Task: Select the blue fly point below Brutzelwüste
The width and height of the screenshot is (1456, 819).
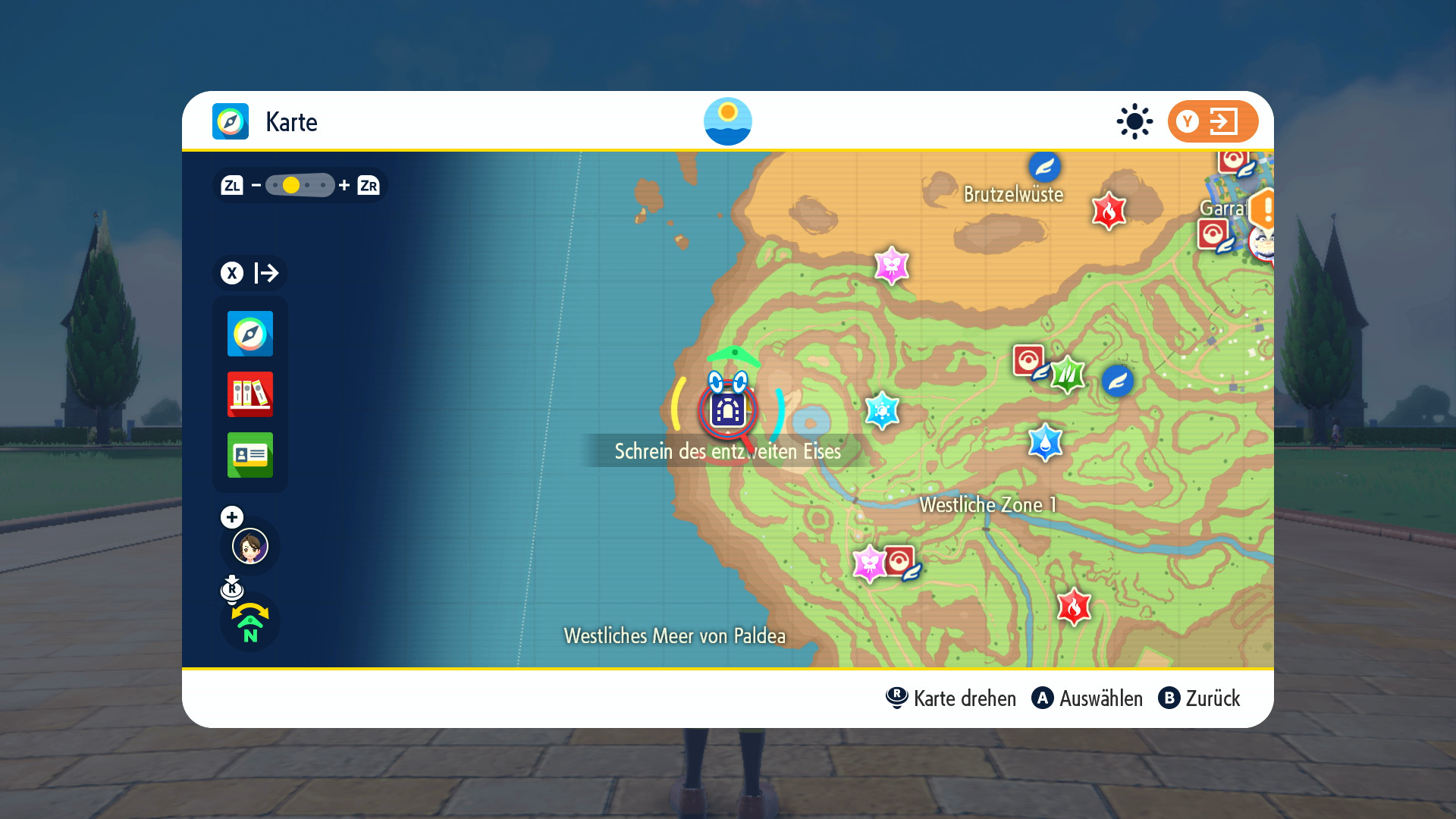Action: 1044,167
